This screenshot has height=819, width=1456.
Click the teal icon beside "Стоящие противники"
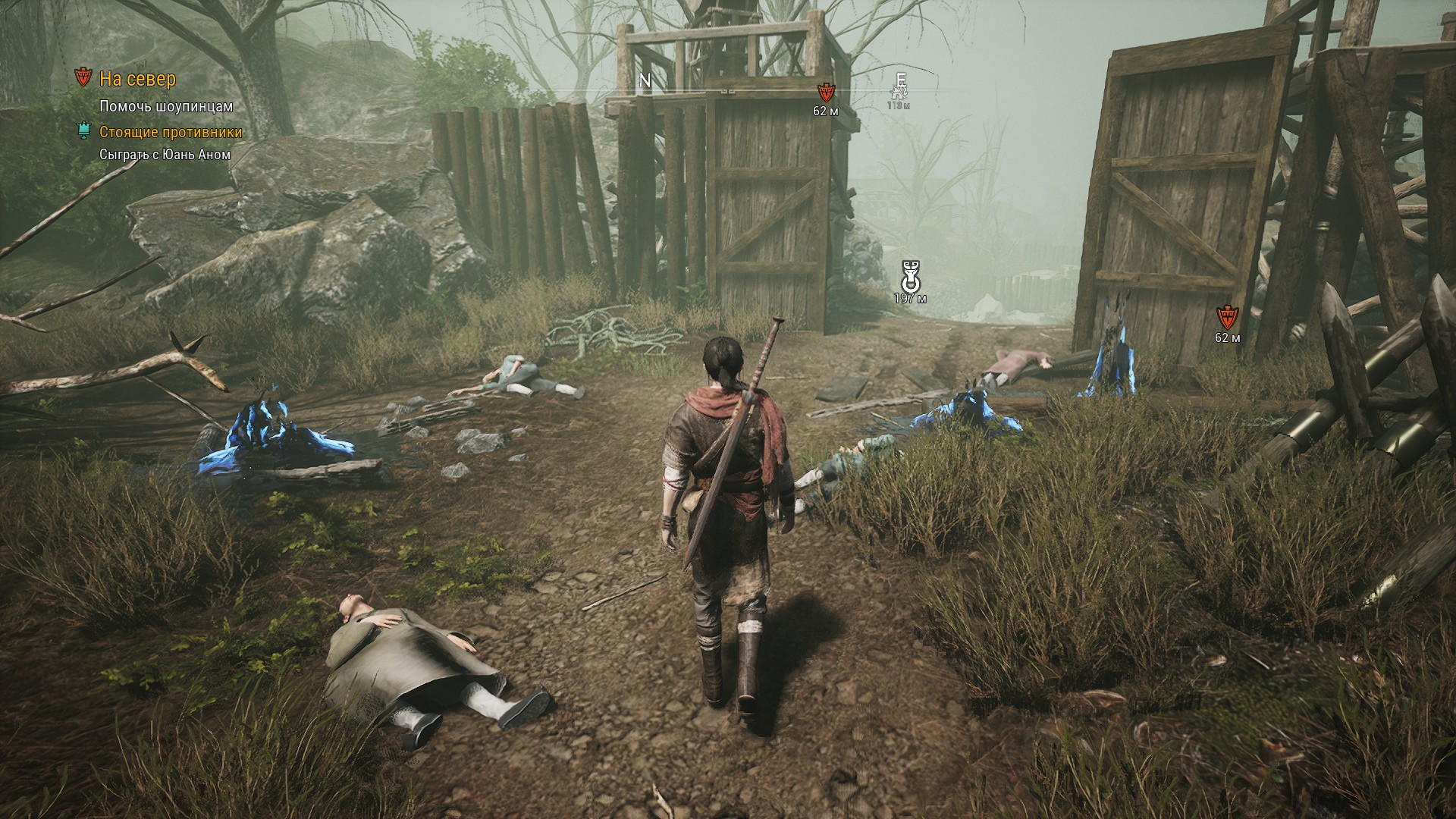tap(83, 131)
